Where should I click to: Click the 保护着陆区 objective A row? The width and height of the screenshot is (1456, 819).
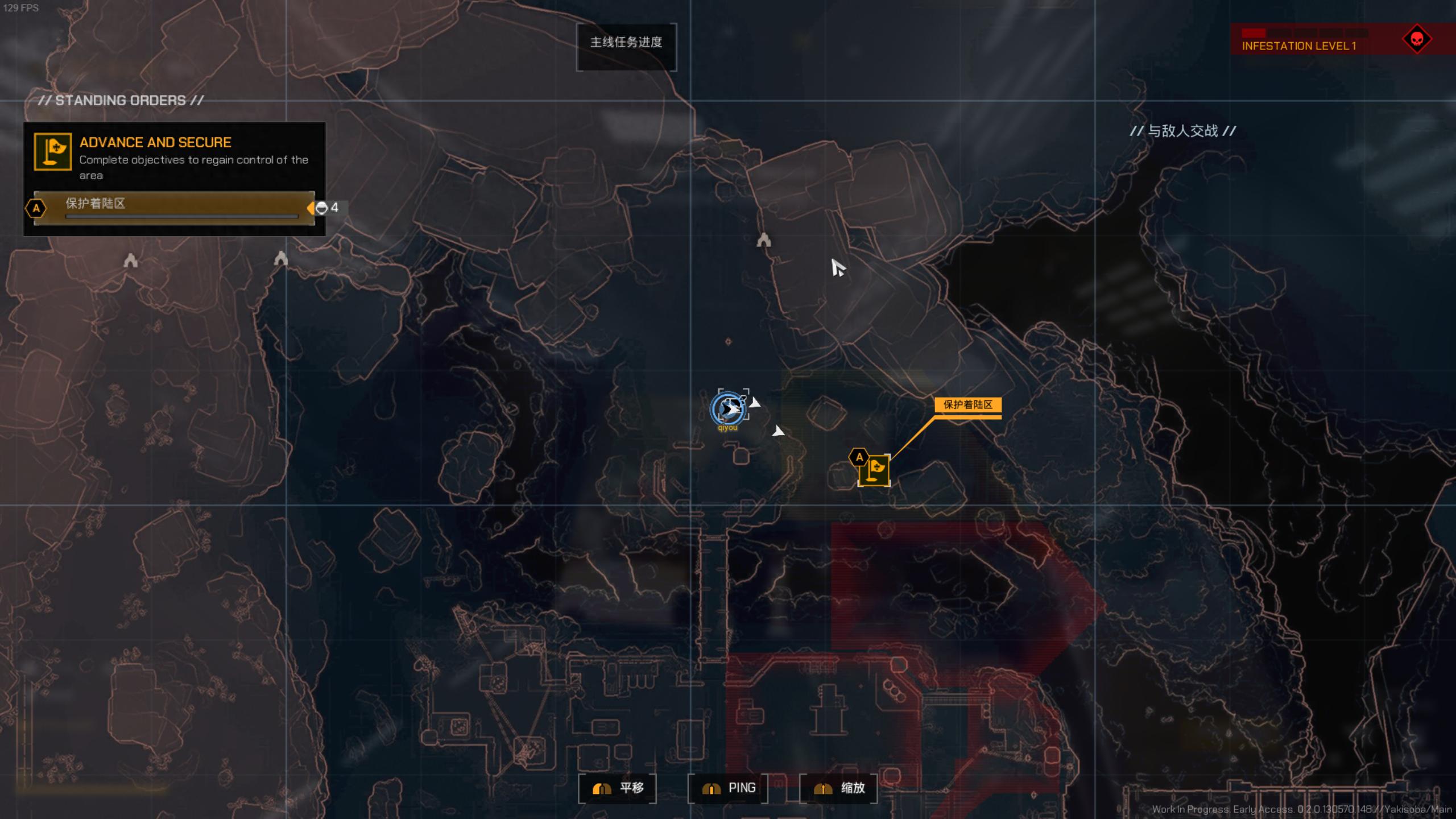[x=174, y=208]
